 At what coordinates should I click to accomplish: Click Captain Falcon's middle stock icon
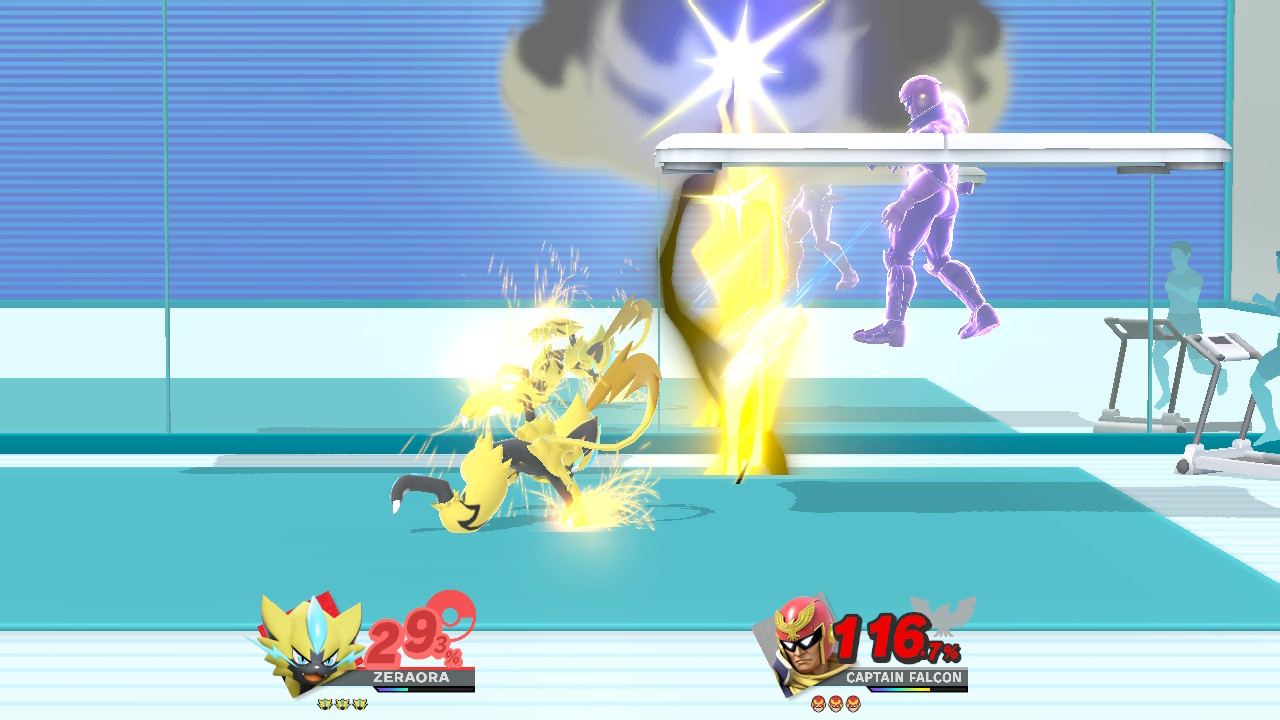[x=835, y=704]
